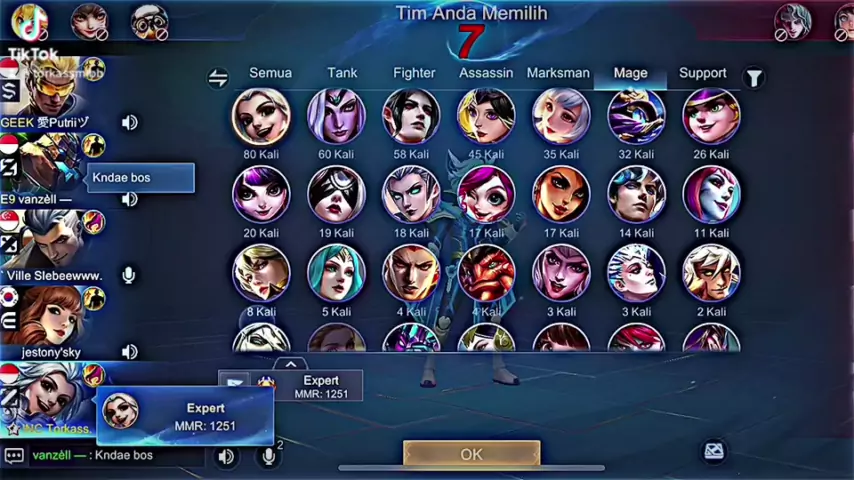Choose the hero showing 58 Kali
854x480 pixels.
[411, 116]
